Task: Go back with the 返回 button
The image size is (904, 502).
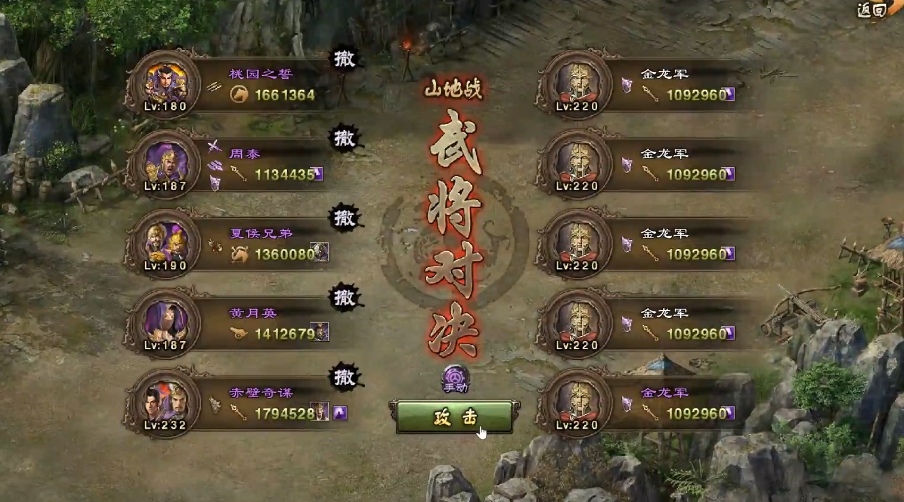Action: 871,10
